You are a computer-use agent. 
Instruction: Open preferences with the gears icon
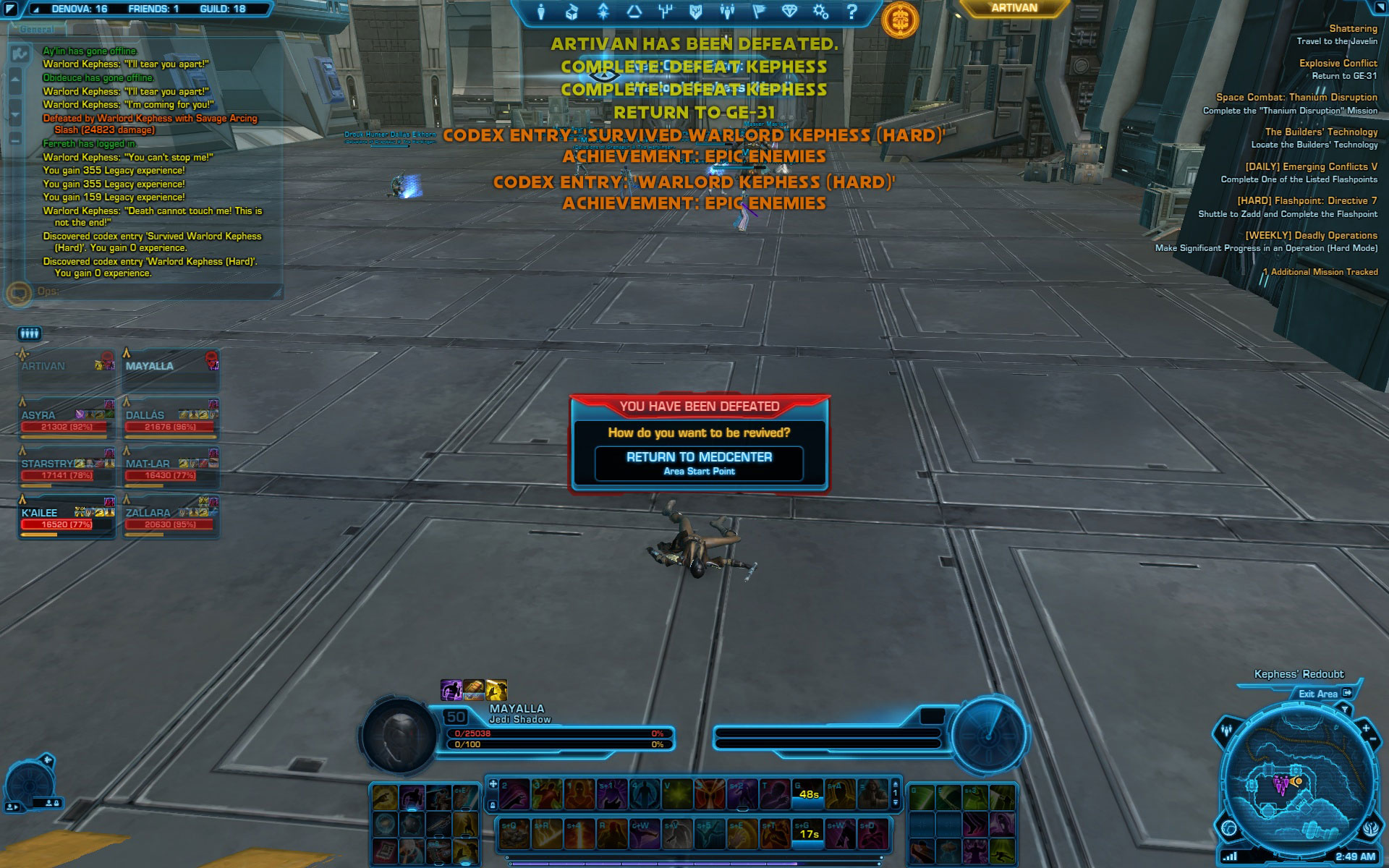point(820,12)
